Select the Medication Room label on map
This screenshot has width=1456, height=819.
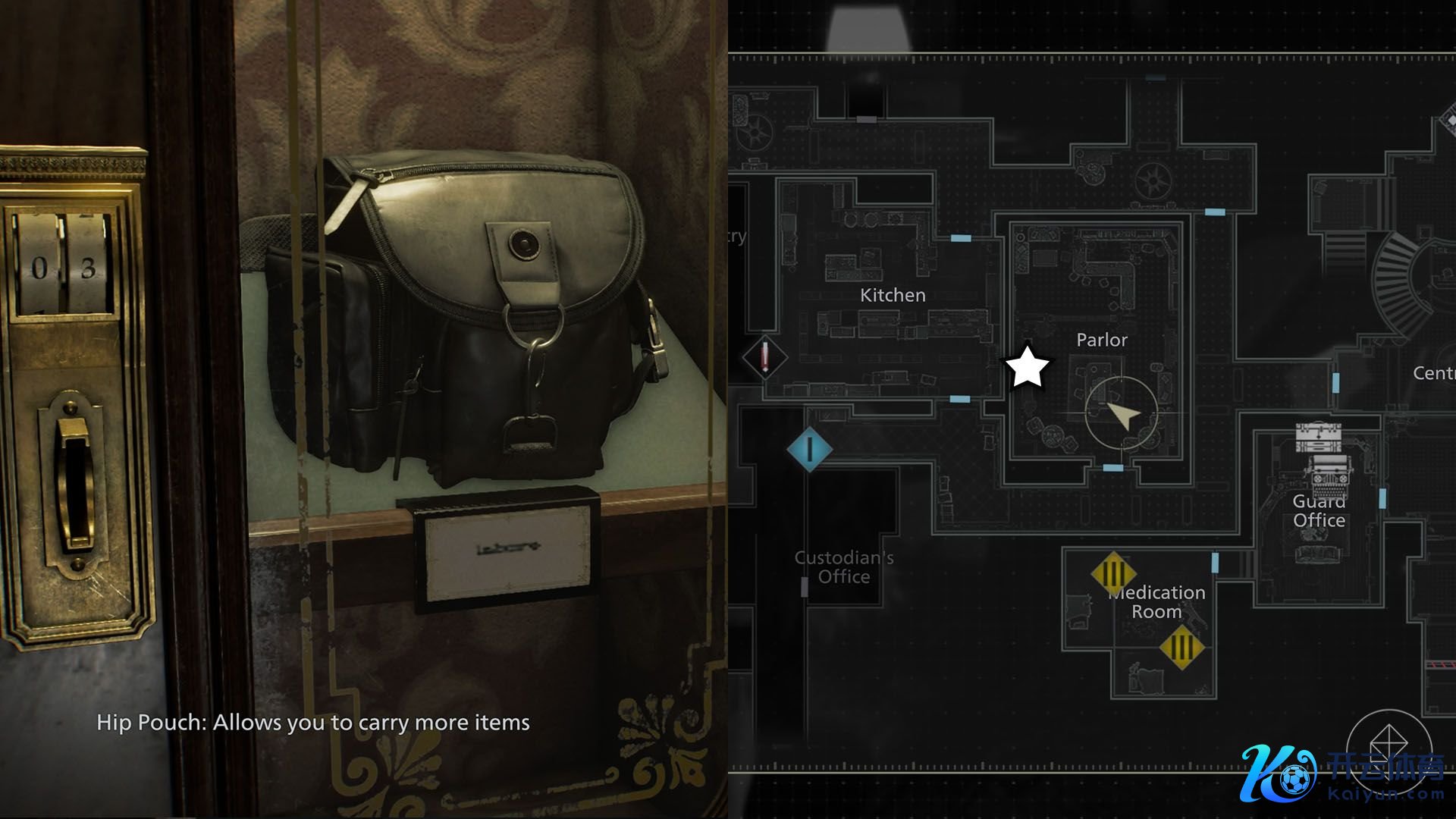(1157, 602)
